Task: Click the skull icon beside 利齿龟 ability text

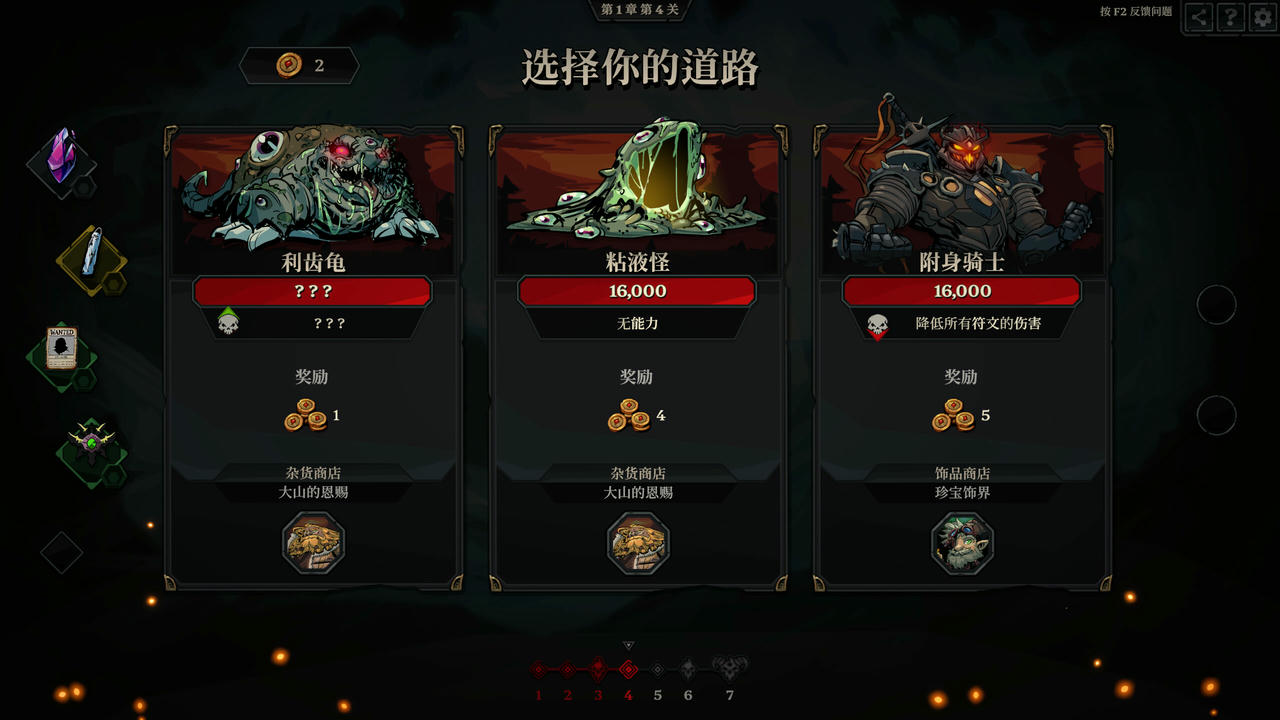Action: 229,322
